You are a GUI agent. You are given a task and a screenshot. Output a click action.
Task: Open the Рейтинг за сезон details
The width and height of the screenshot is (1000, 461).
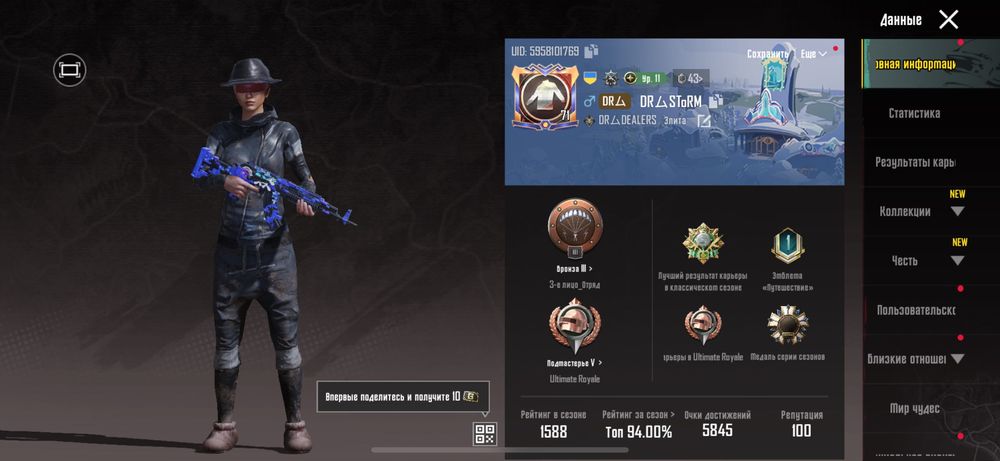pyautogui.click(x=637, y=414)
